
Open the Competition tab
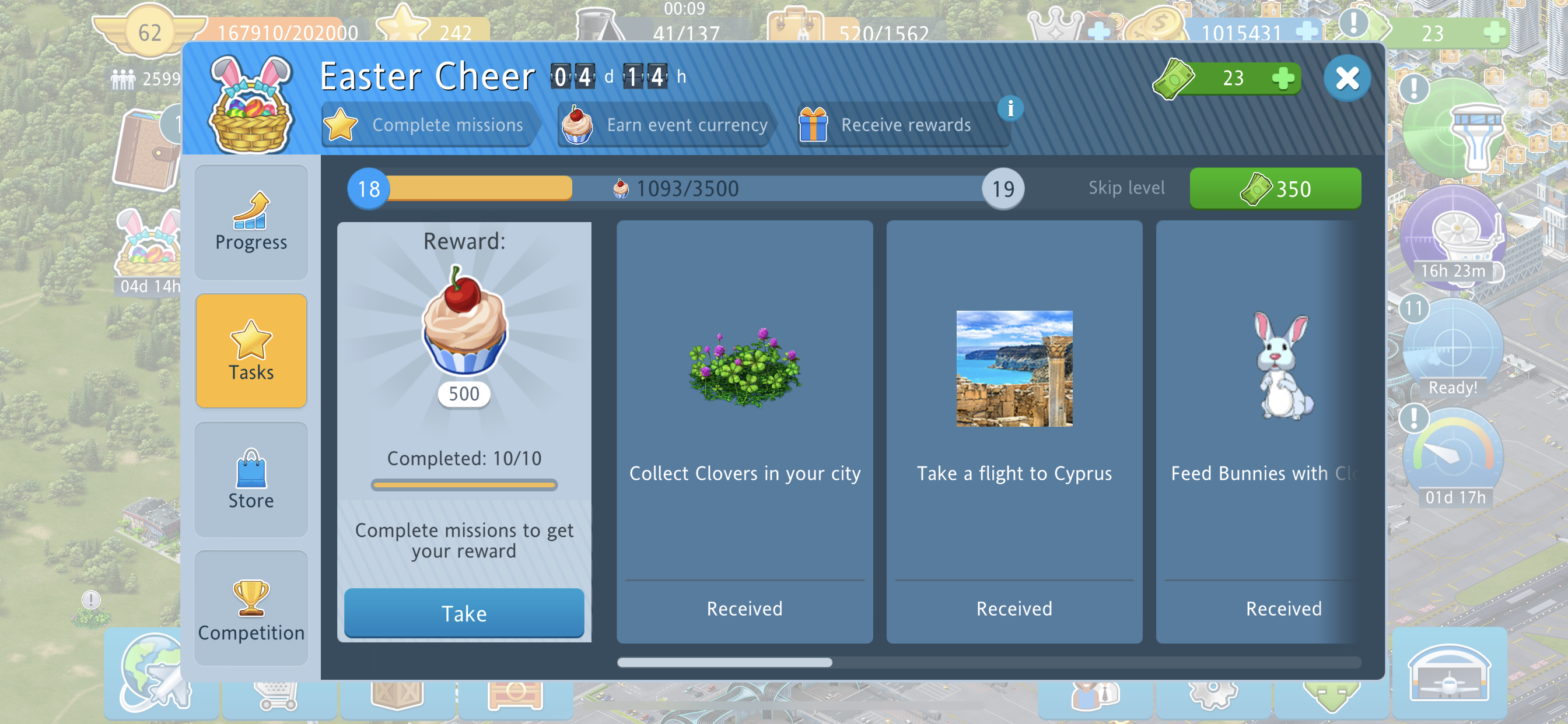[x=251, y=609]
